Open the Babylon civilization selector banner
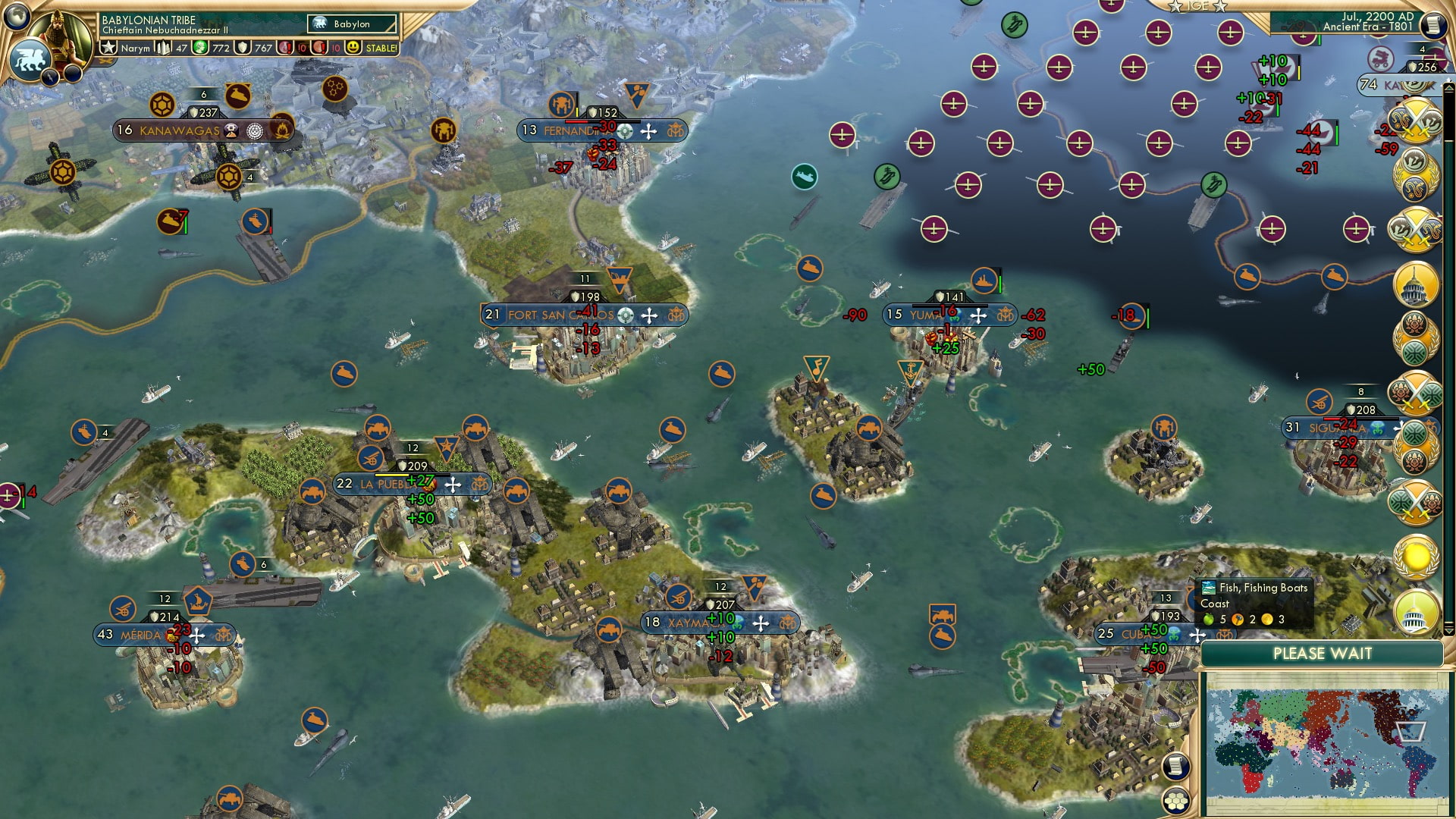 point(350,24)
